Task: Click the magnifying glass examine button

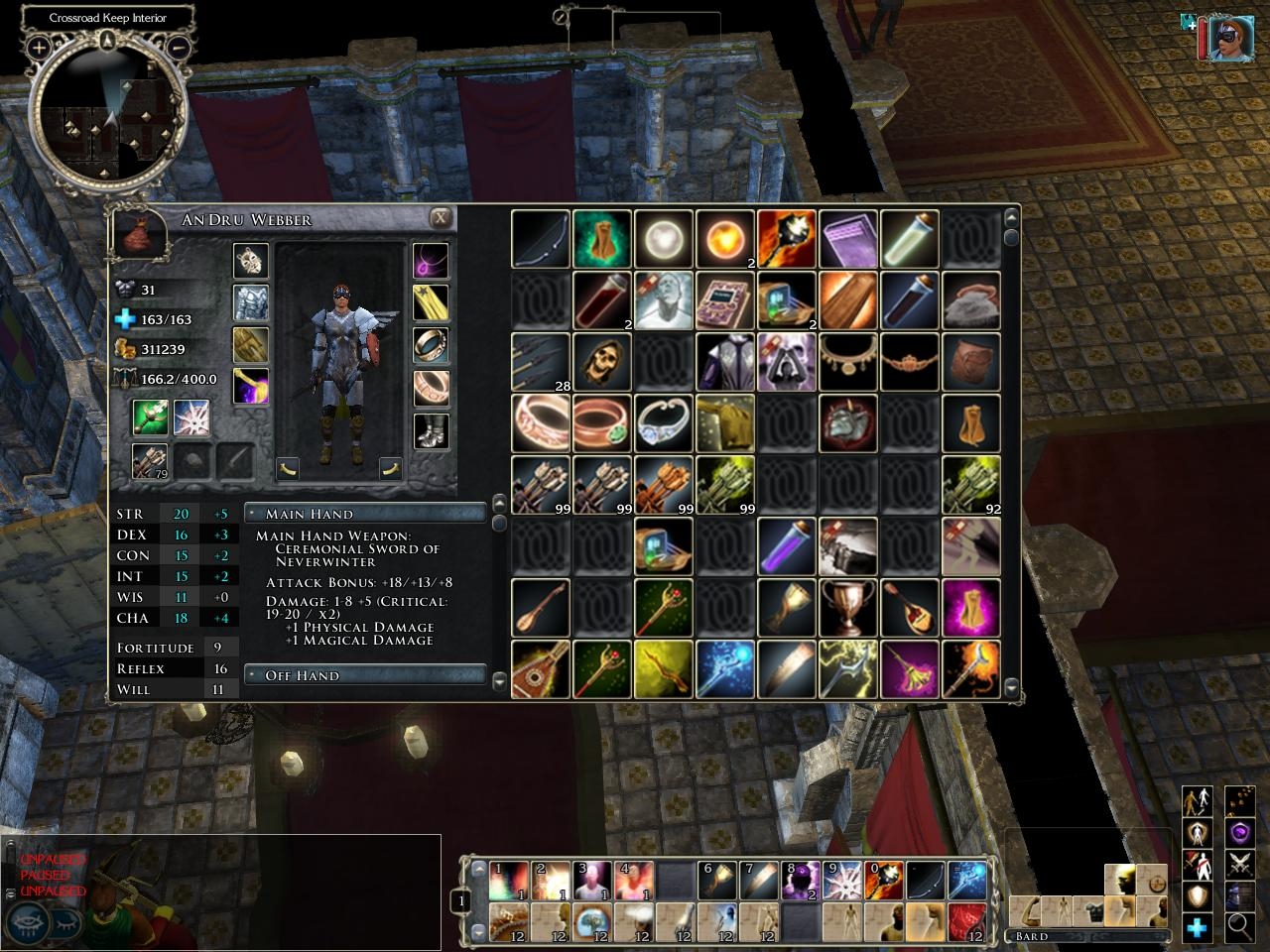Action: [x=1239, y=926]
